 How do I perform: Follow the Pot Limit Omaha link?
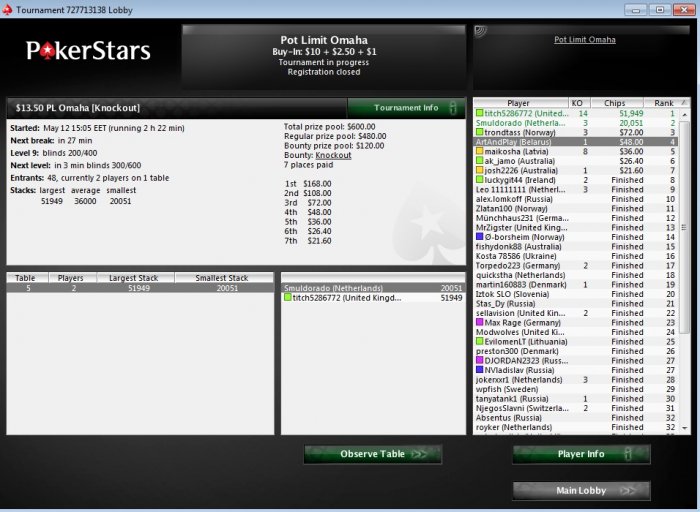pyautogui.click(x=585, y=40)
